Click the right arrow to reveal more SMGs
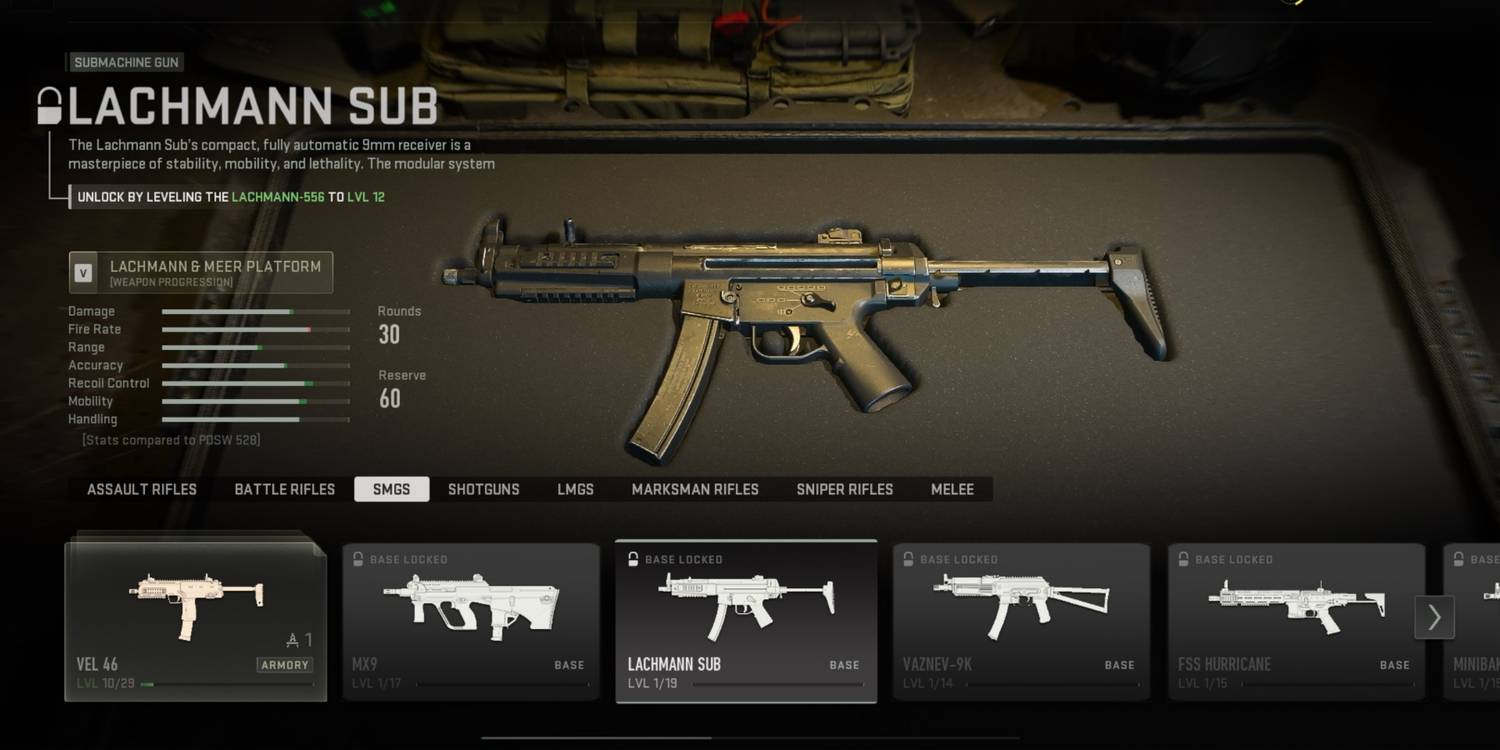Image resolution: width=1500 pixels, height=750 pixels. (1434, 617)
